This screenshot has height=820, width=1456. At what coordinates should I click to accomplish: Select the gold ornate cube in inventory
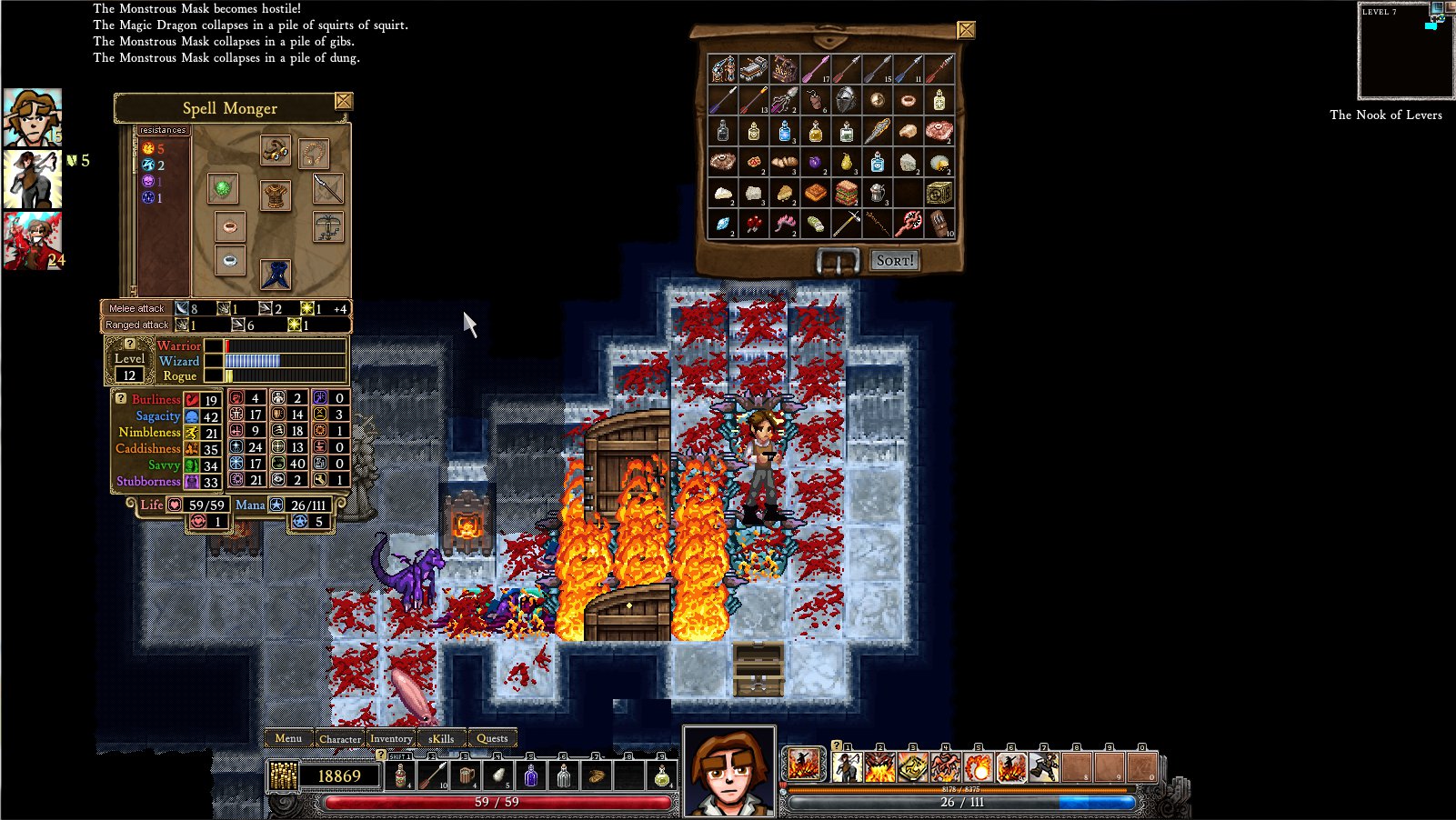point(939,193)
